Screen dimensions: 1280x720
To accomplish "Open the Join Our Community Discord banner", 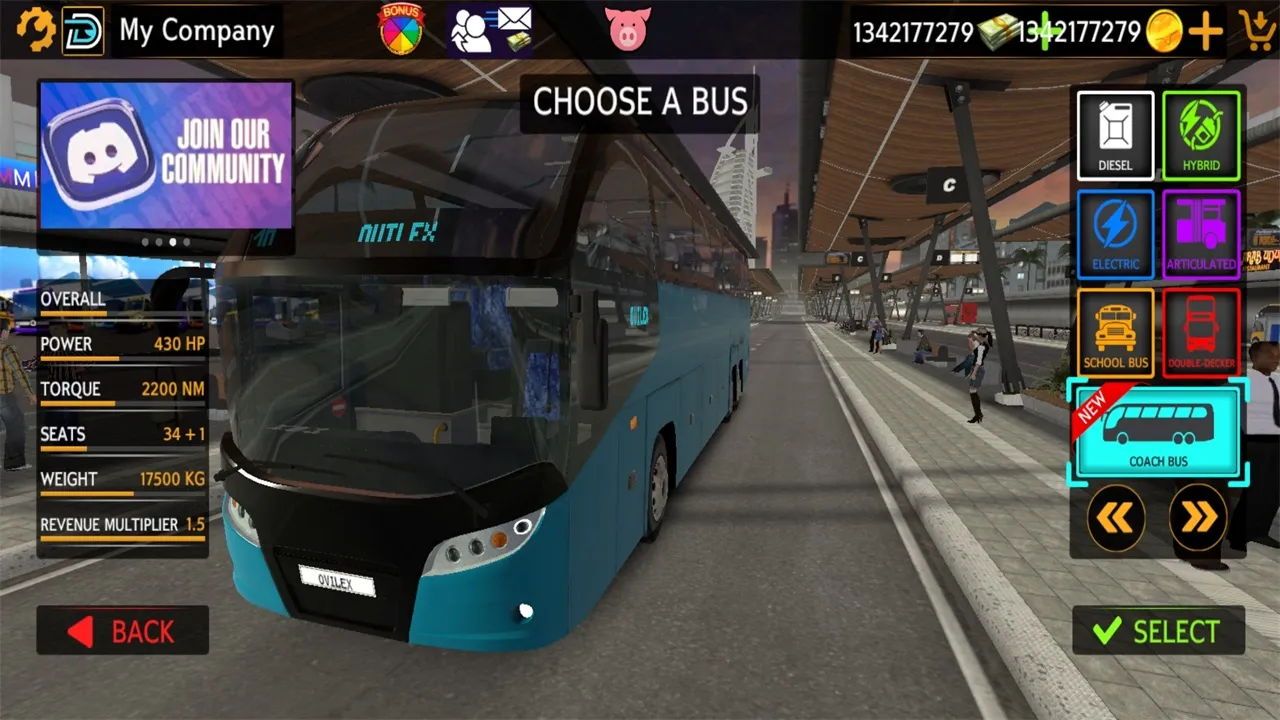I will [165, 155].
